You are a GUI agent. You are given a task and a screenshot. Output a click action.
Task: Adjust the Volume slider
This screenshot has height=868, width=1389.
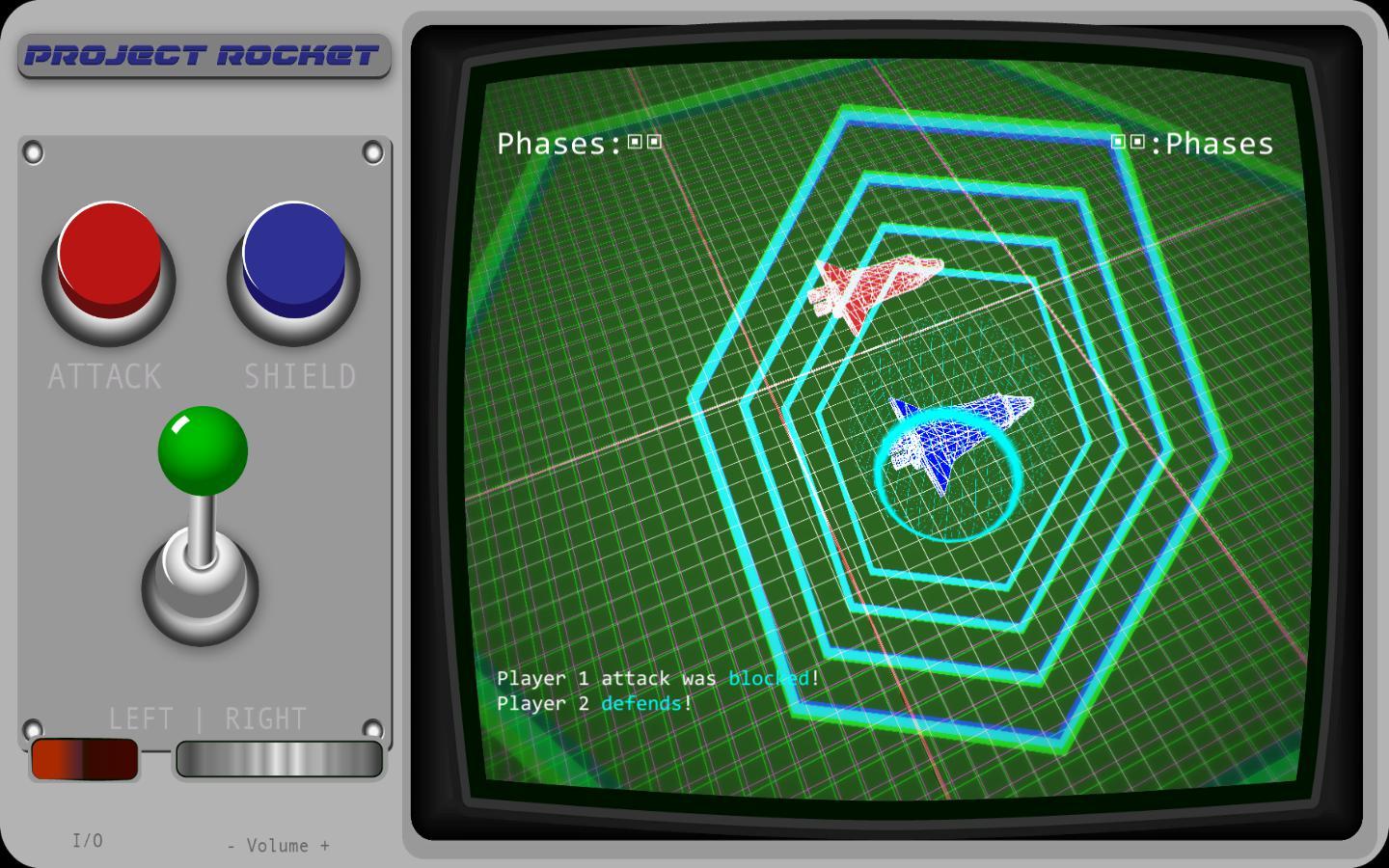[279, 760]
